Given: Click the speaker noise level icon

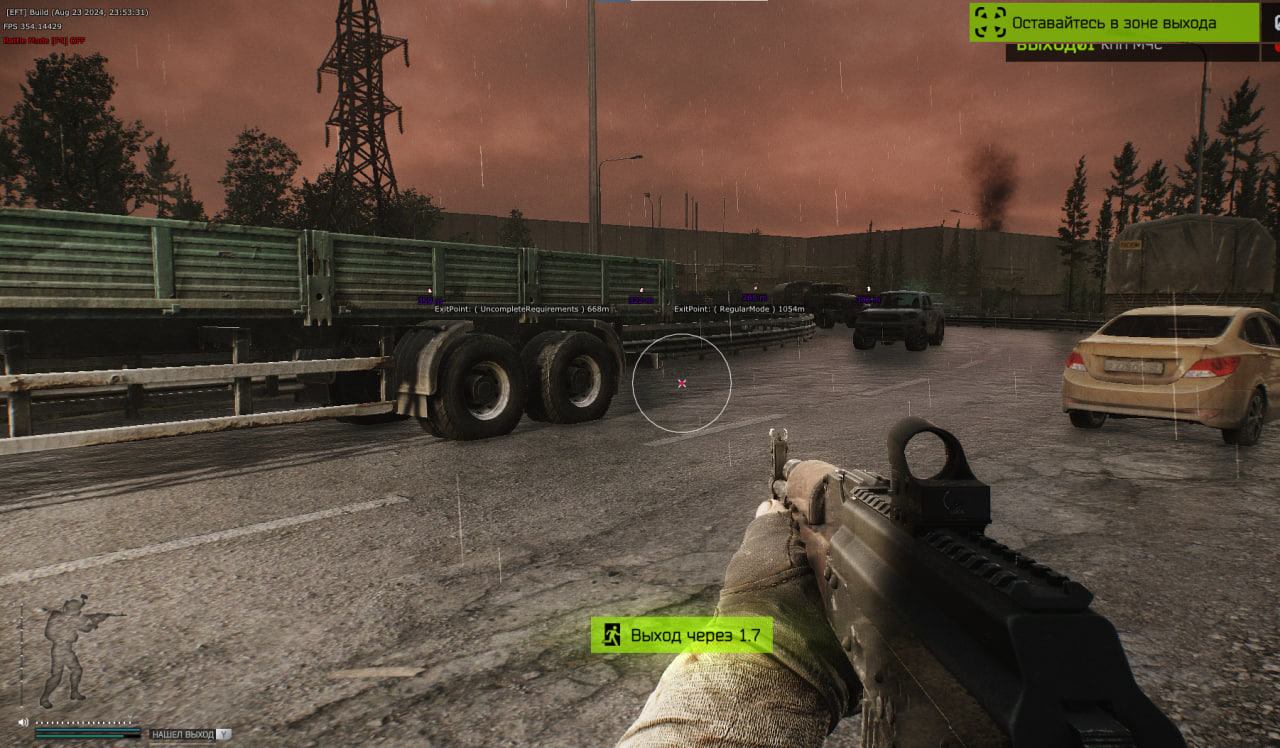Looking at the screenshot, I should click(23, 722).
